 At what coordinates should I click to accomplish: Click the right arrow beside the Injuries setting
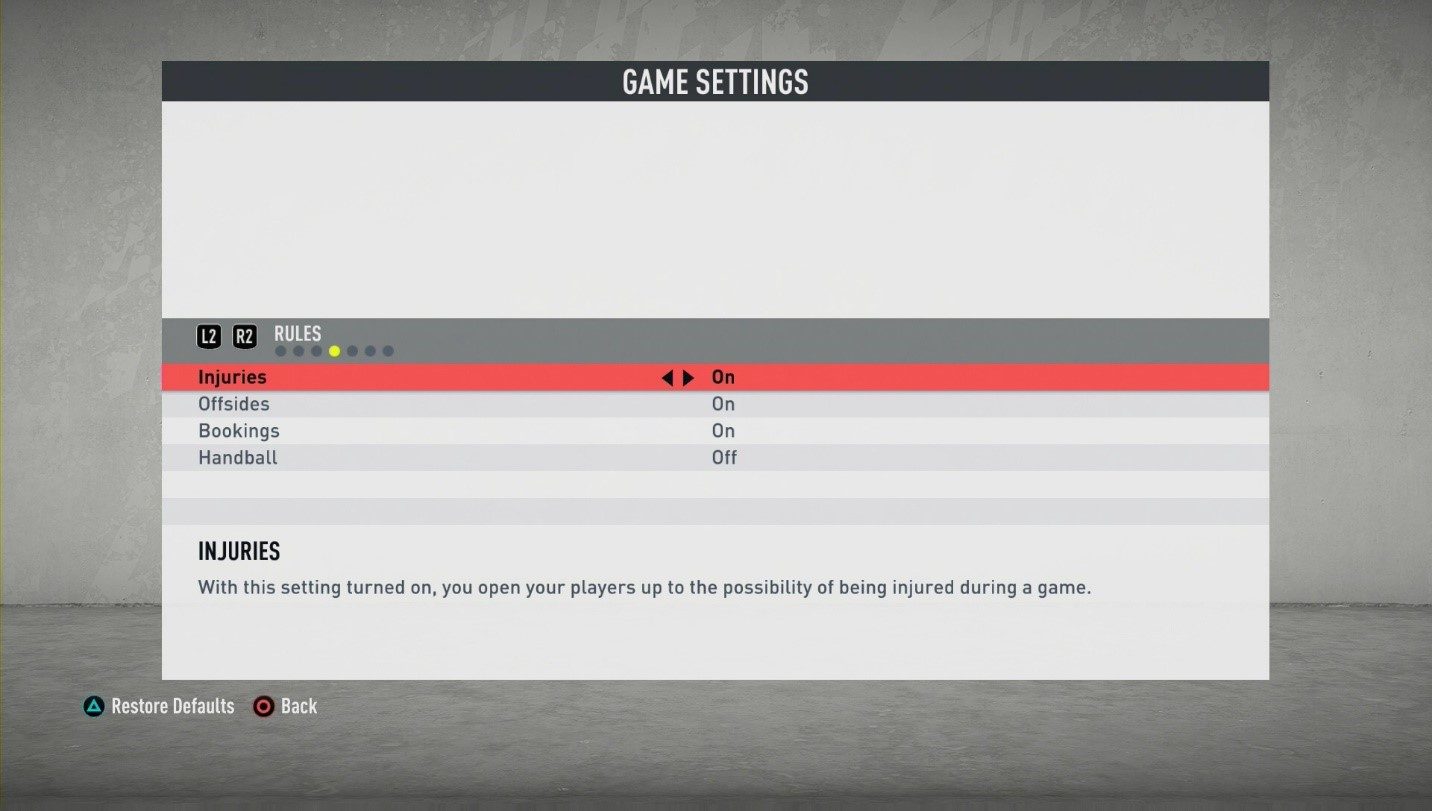click(688, 377)
